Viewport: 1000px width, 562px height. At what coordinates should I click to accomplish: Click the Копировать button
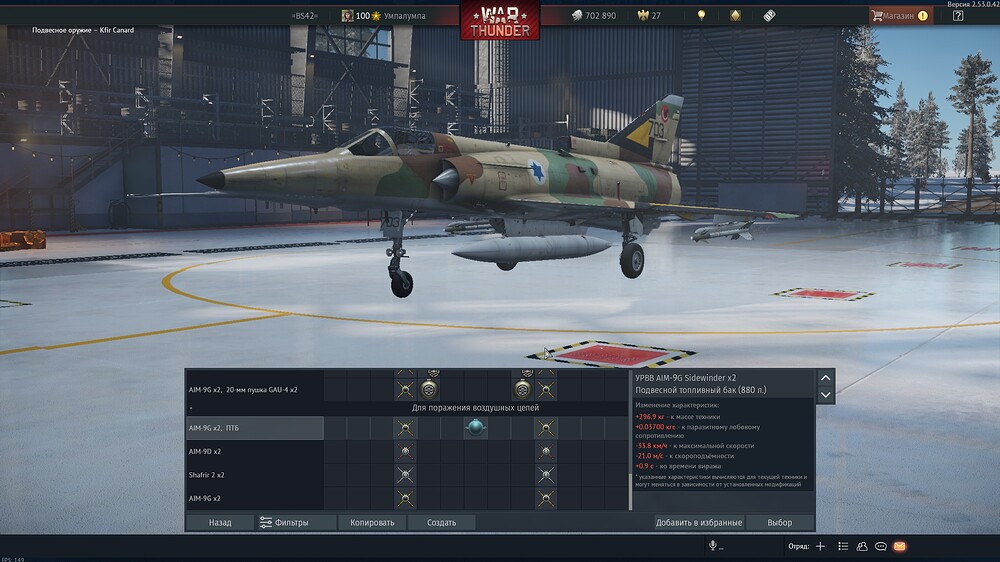point(373,522)
